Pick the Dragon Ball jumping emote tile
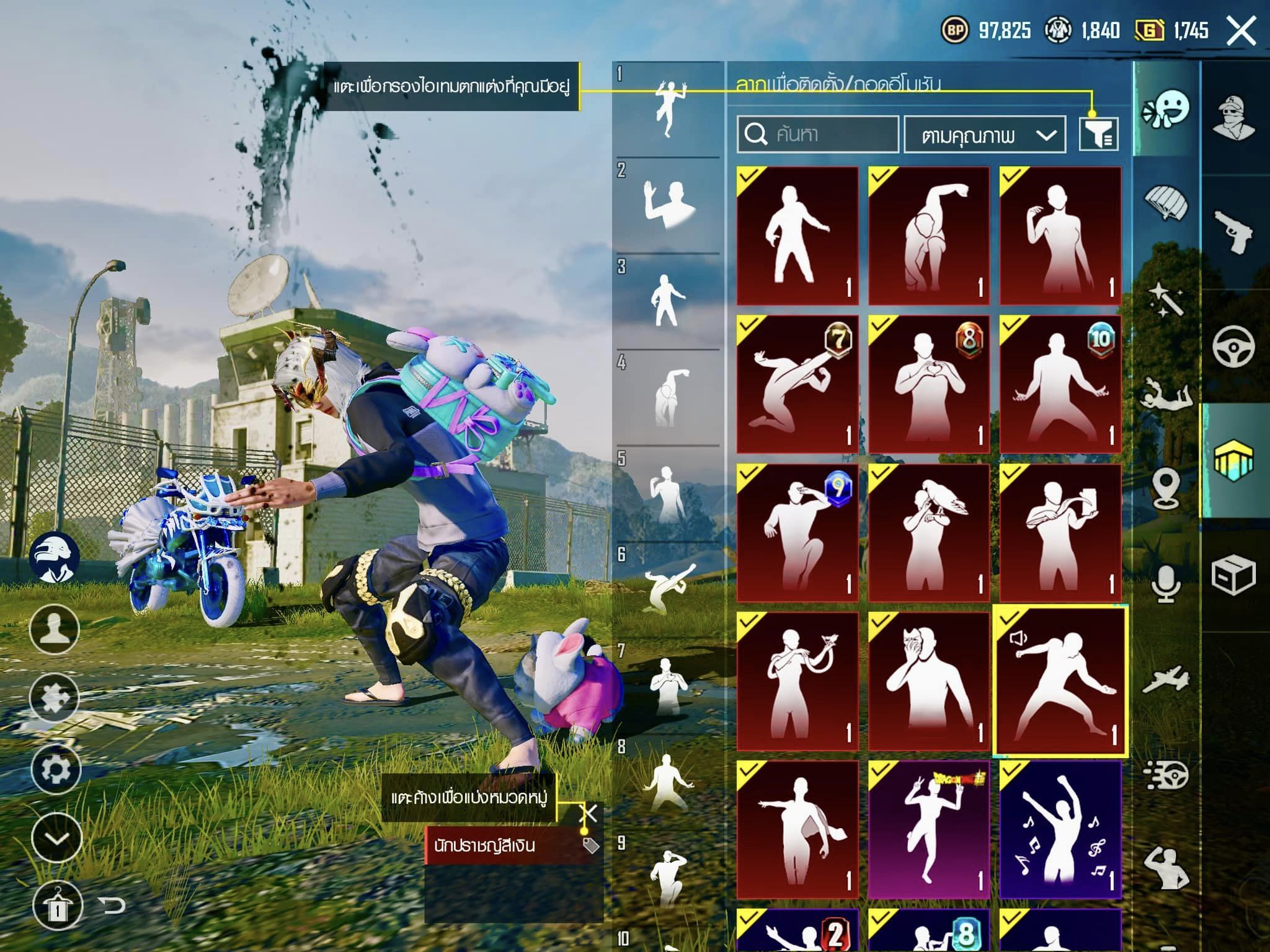1270x952 pixels. click(x=928, y=830)
